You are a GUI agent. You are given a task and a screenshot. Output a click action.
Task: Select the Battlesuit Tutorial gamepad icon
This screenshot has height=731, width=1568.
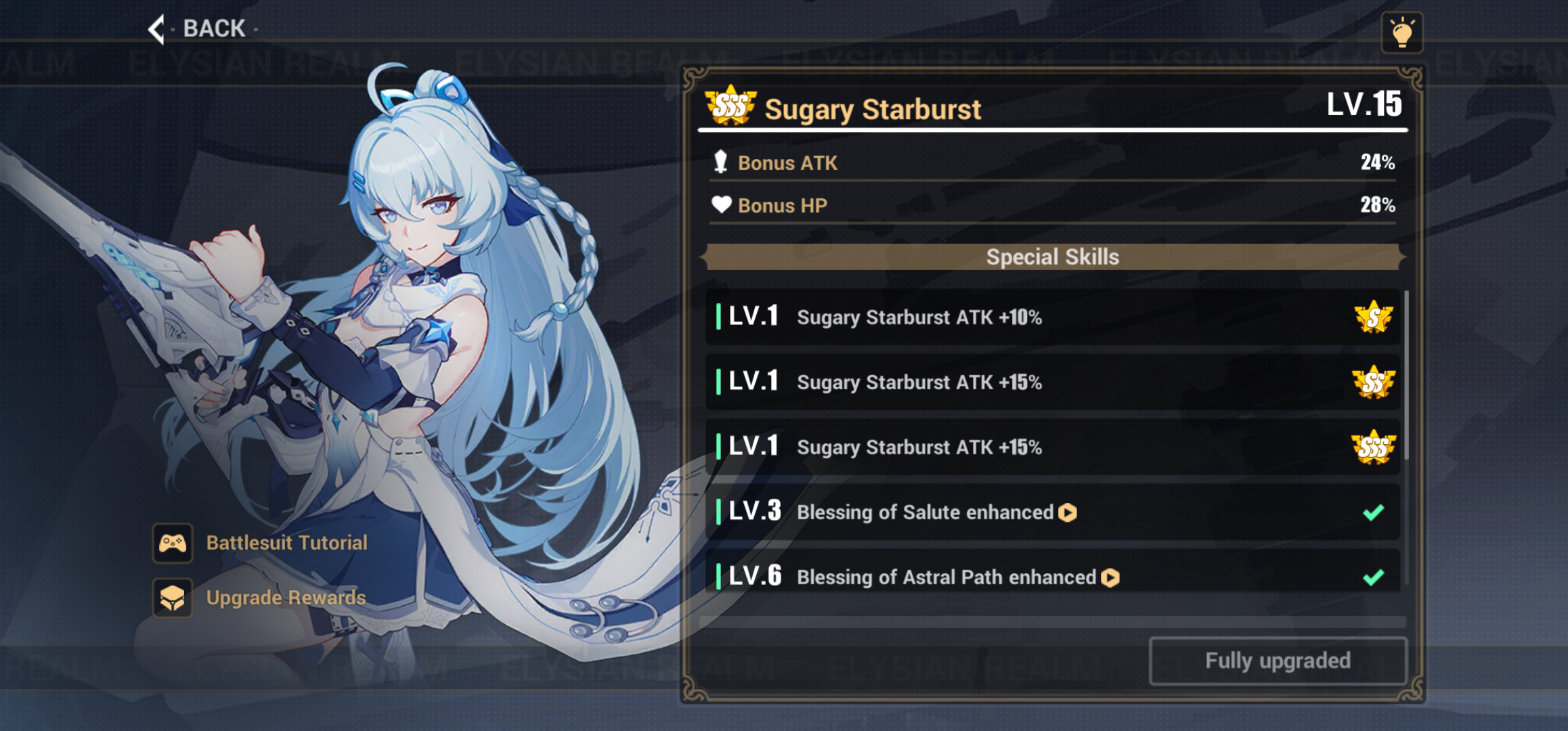click(x=173, y=543)
